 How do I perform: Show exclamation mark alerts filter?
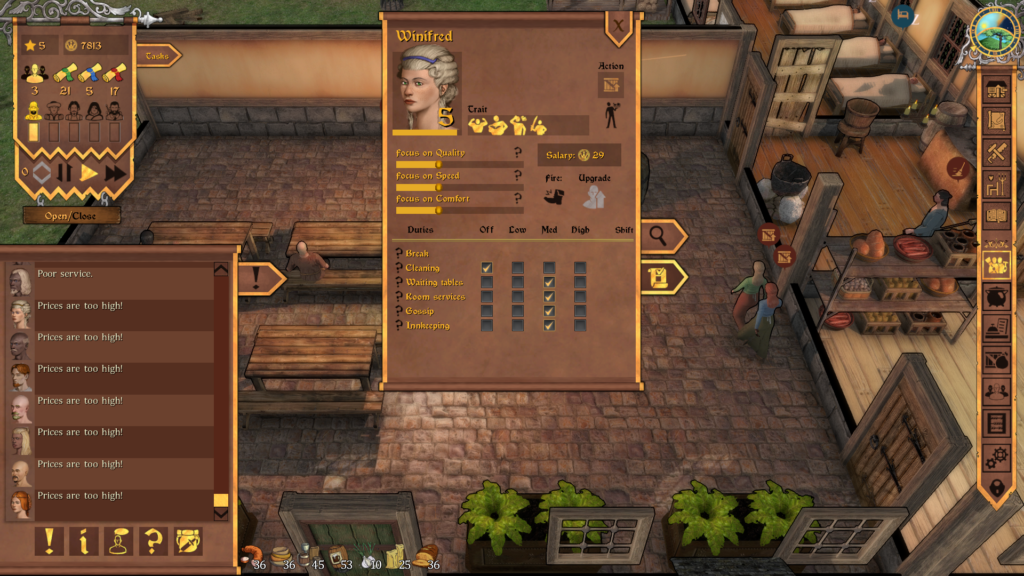[x=49, y=541]
